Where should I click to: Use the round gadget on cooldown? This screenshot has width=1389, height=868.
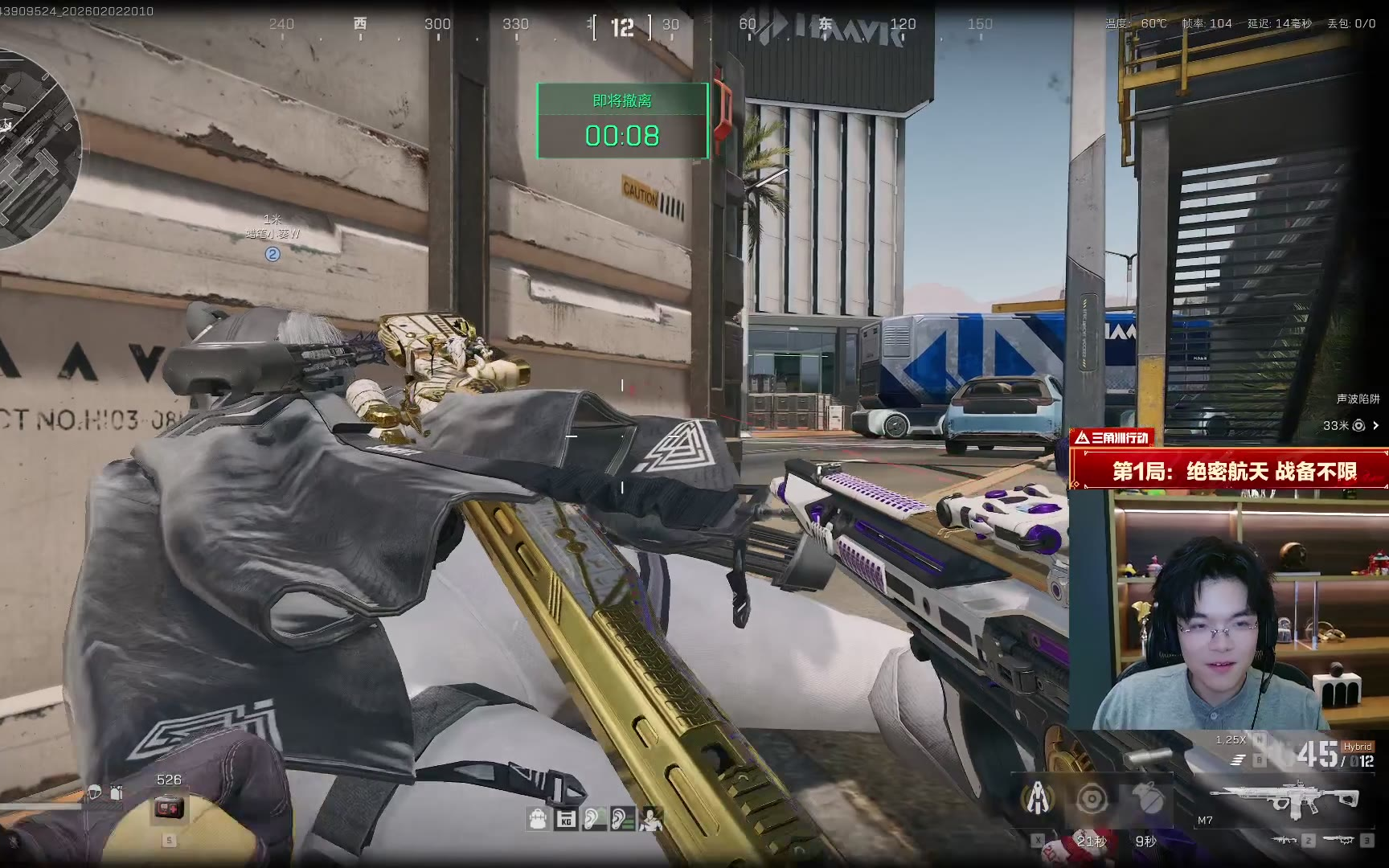(x=1092, y=799)
